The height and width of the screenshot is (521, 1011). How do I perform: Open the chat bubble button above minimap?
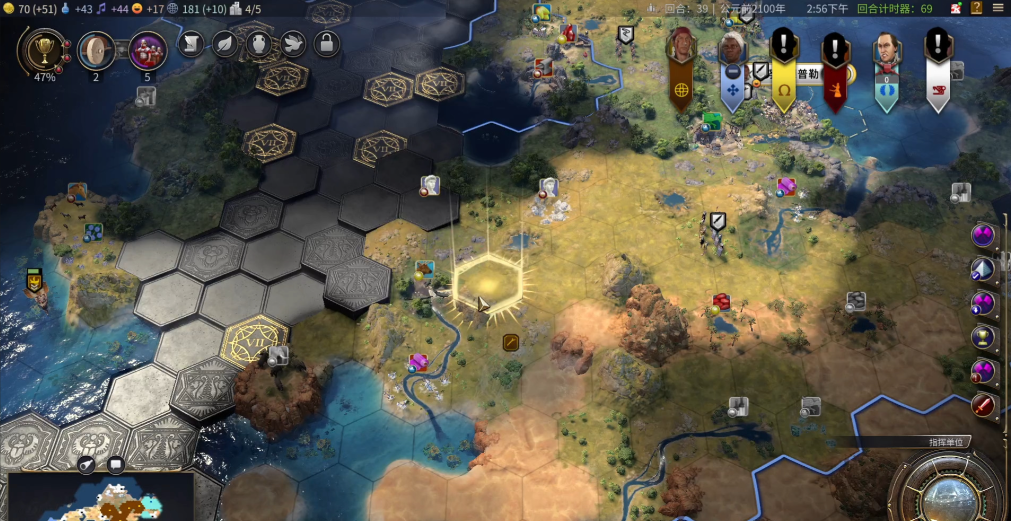(x=116, y=463)
